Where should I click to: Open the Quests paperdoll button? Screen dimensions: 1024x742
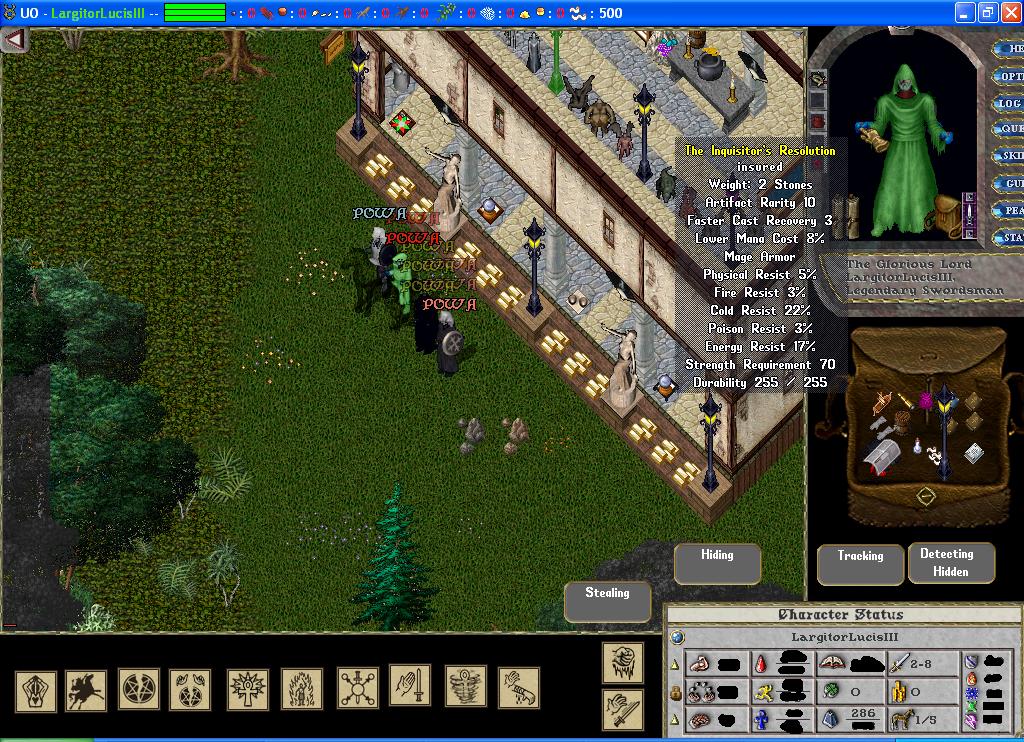(x=1009, y=129)
